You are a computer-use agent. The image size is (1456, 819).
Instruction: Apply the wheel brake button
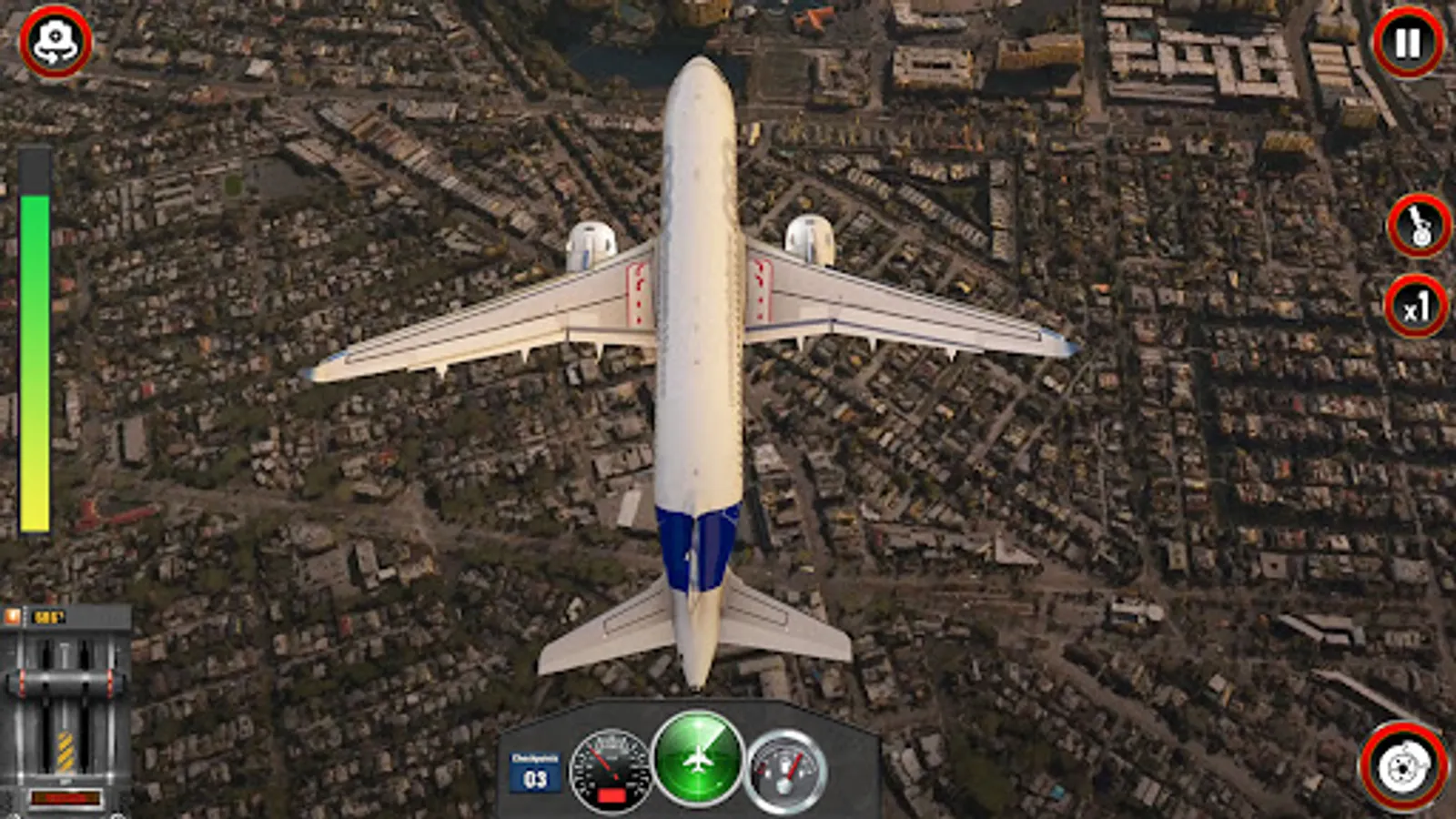tap(1403, 766)
